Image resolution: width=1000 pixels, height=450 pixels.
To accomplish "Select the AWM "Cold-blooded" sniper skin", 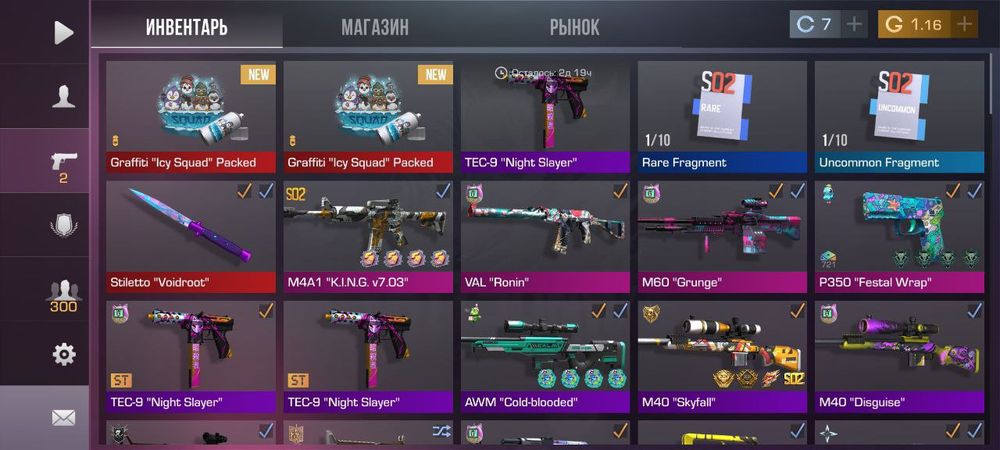I will tap(545, 356).
